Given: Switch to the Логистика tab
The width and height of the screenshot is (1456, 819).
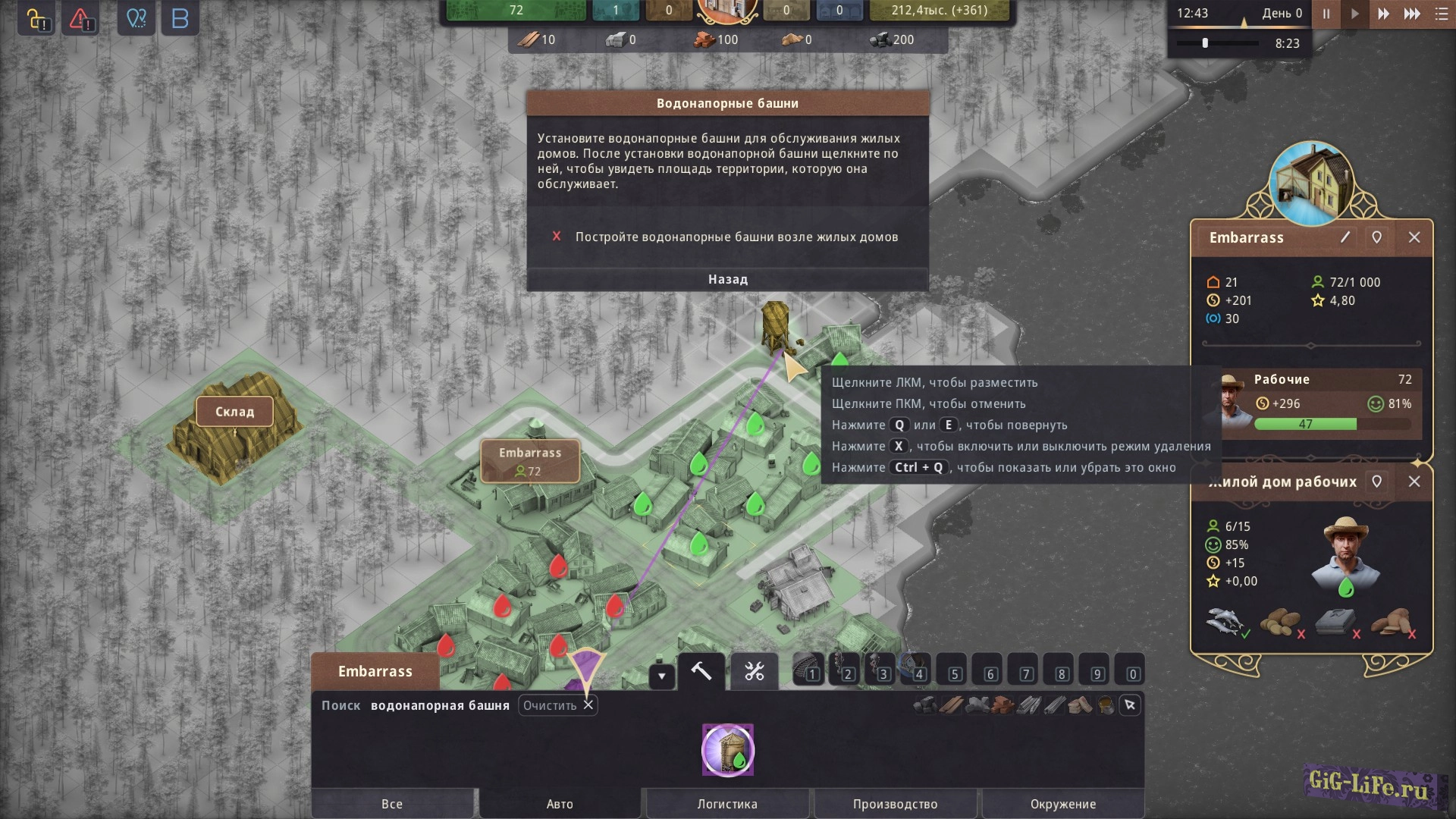Looking at the screenshot, I should [727, 804].
